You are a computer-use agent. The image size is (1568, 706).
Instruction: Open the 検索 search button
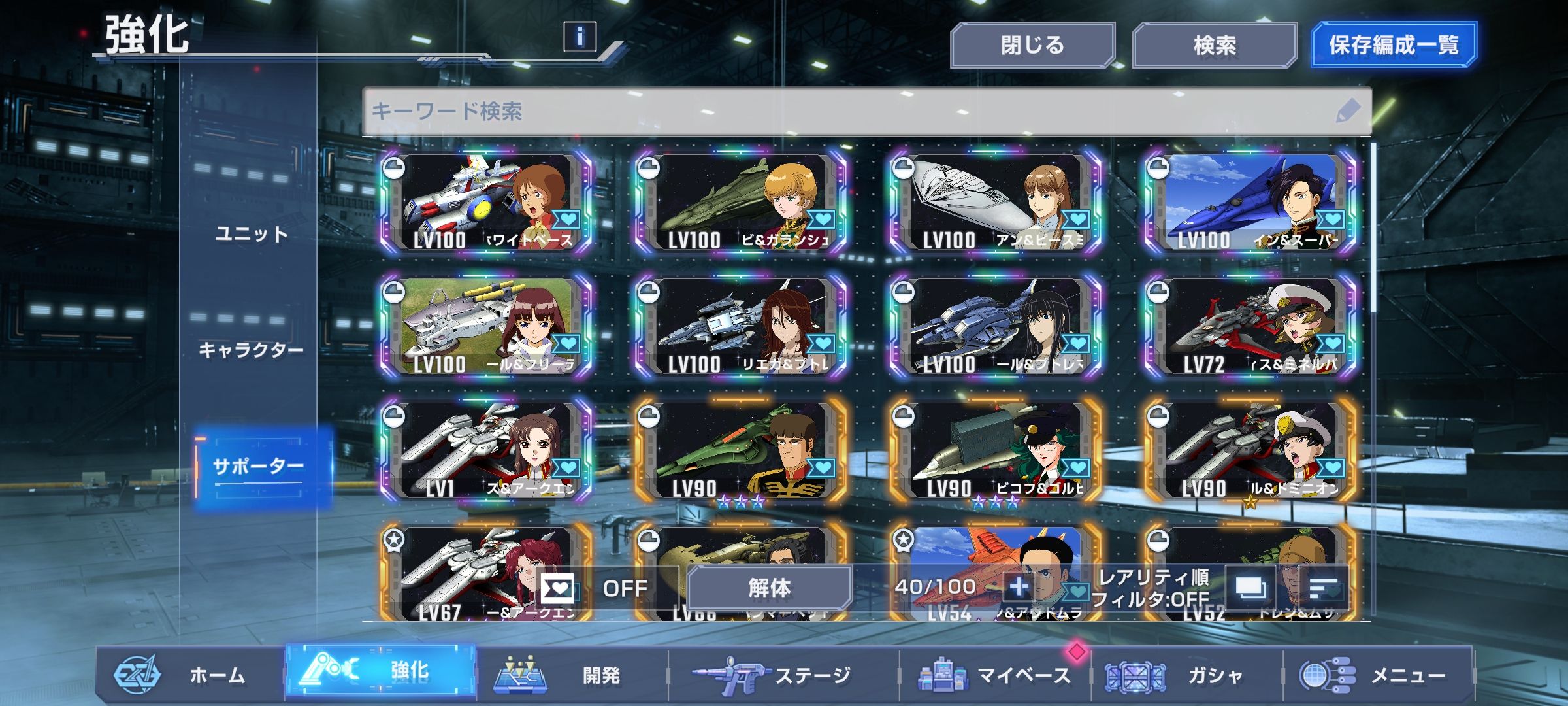point(1214,45)
